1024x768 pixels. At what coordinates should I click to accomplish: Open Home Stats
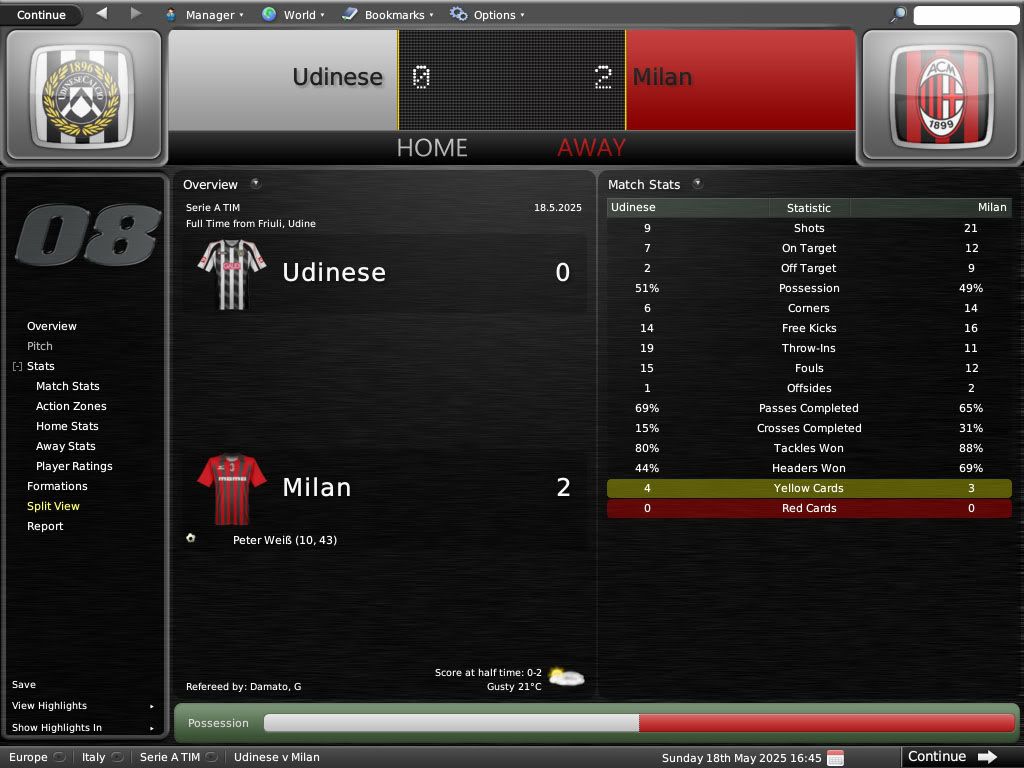(x=67, y=426)
